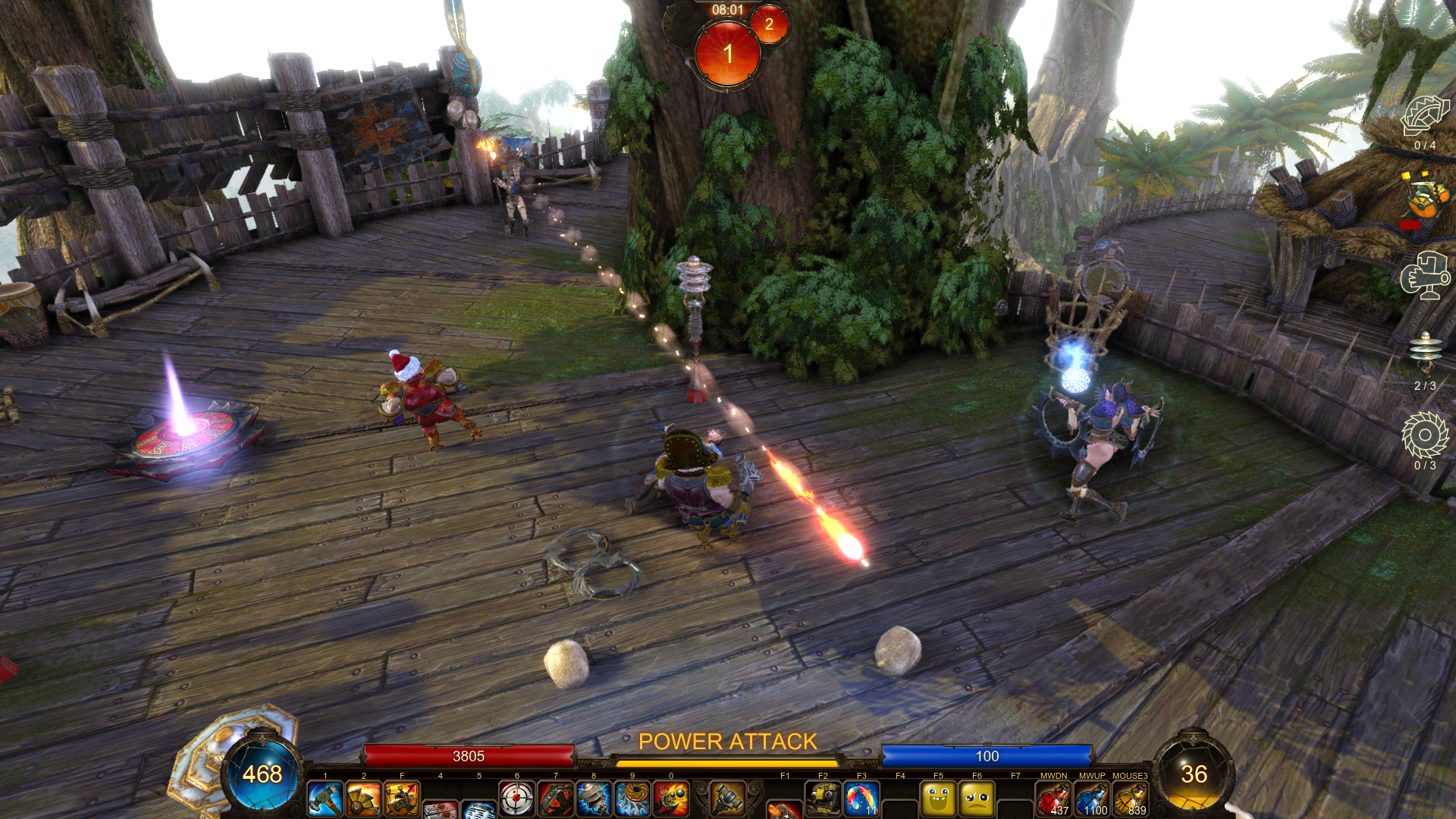1456x819 pixels.
Task: Drink the red health potion
Action: 1053,799
